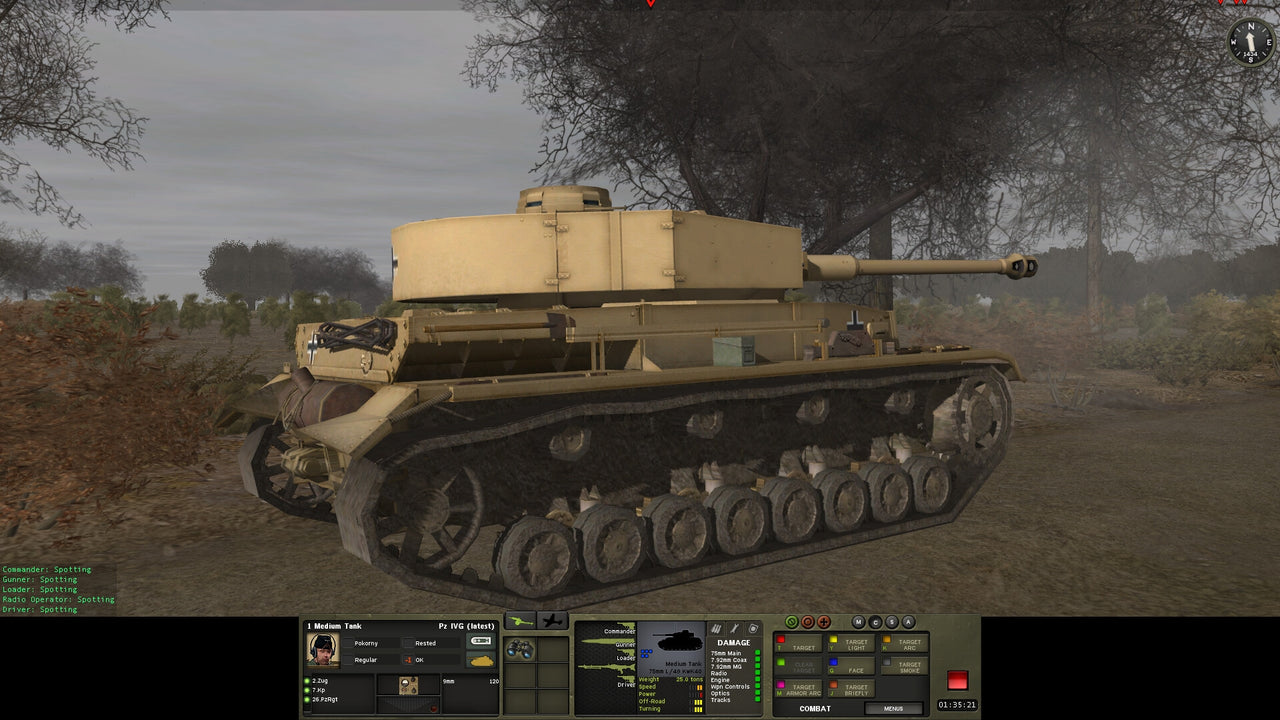
Task: Click the orange plus icon above the command buttons
Action: coord(824,622)
